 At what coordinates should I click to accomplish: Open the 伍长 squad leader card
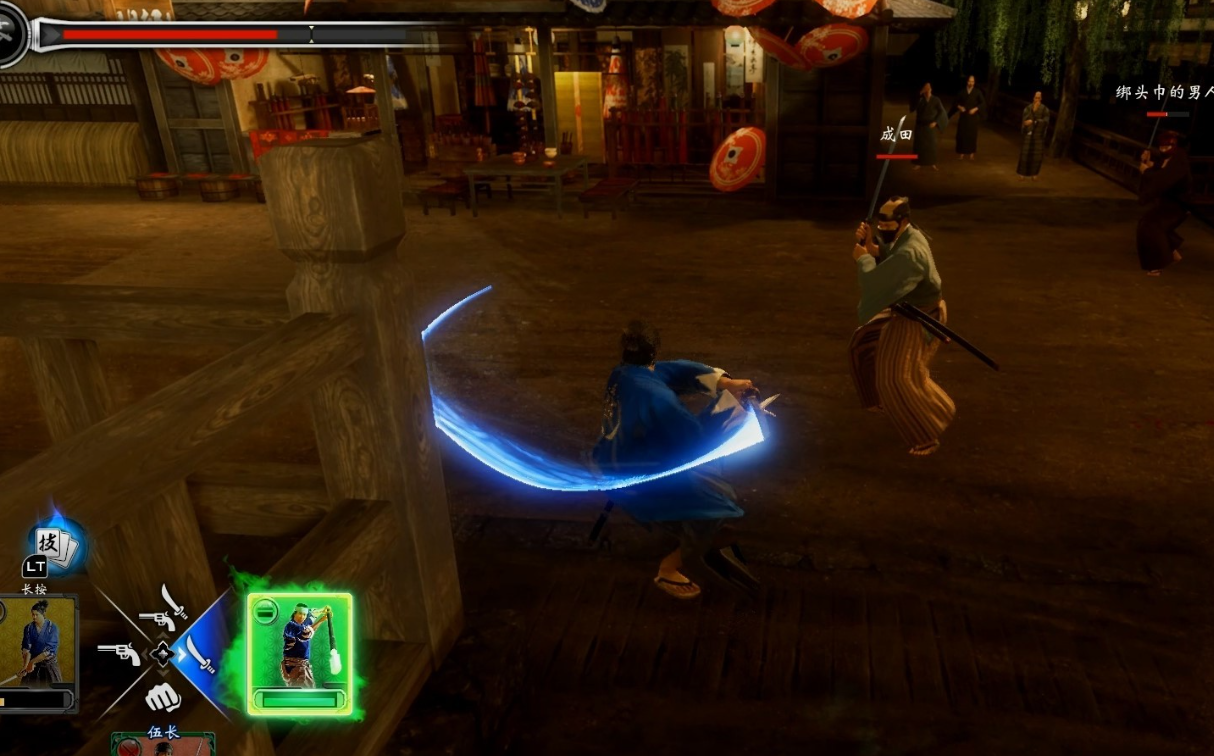(x=163, y=742)
